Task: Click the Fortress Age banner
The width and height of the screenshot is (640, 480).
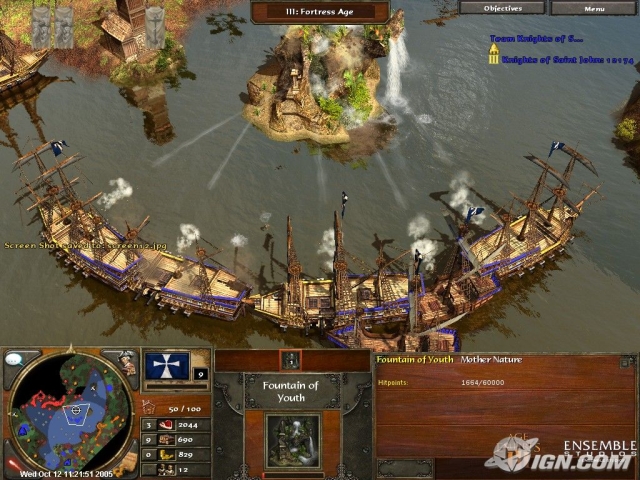Action: [320, 12]
